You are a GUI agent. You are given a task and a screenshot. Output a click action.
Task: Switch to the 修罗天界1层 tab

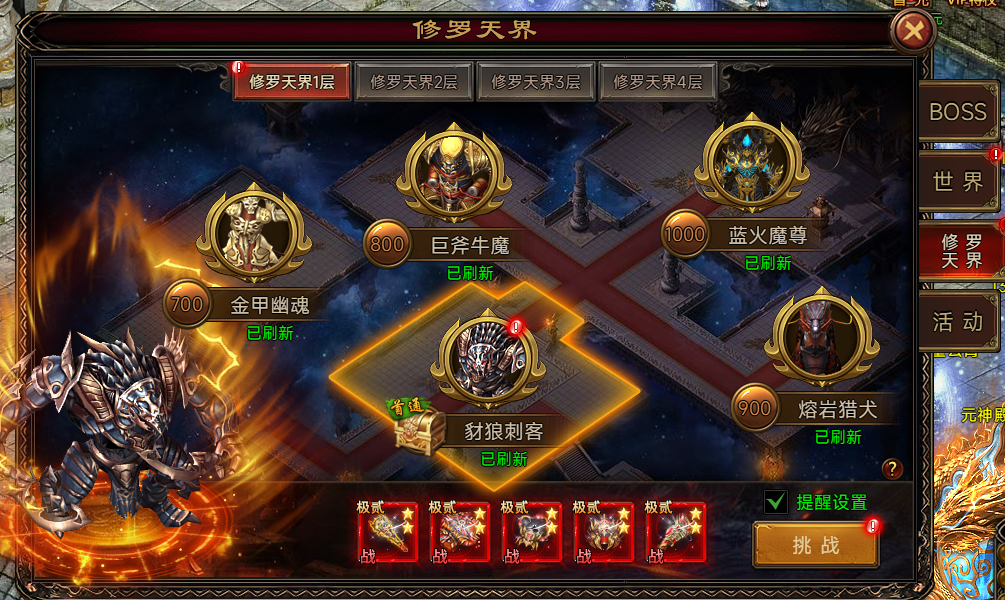point(291,82)
